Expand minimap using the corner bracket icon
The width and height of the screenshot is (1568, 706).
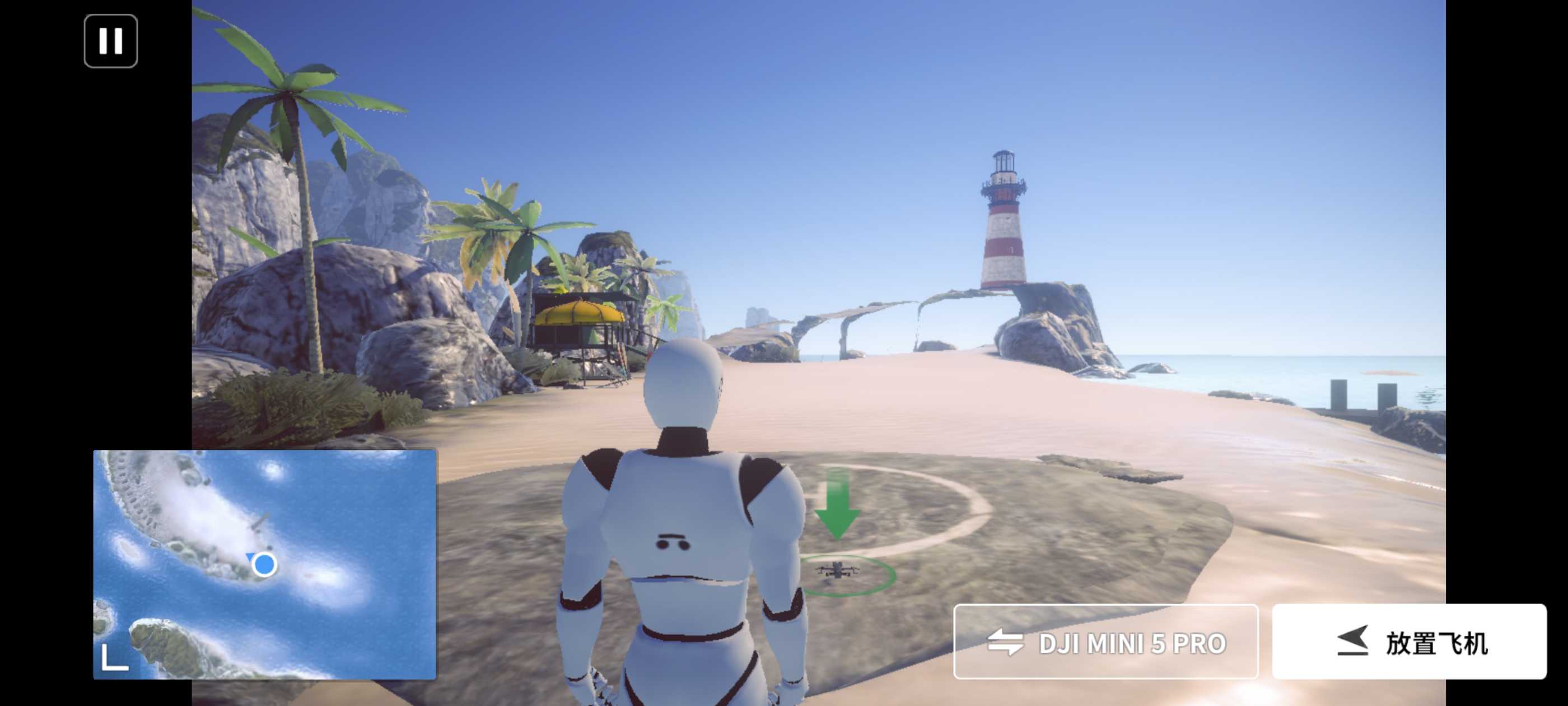(x=114, y=657)
